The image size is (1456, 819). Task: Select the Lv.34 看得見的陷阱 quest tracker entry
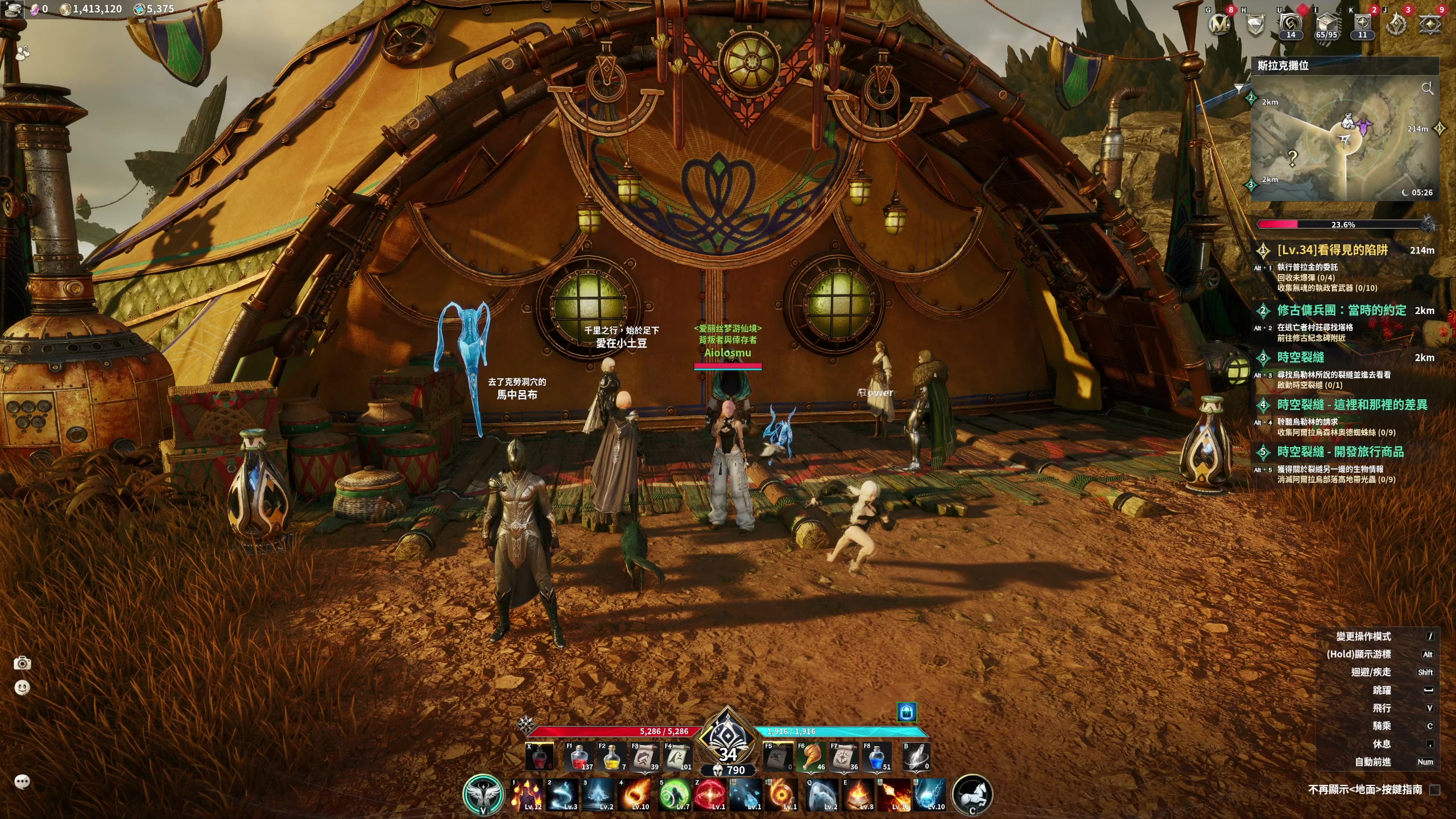1332,250
